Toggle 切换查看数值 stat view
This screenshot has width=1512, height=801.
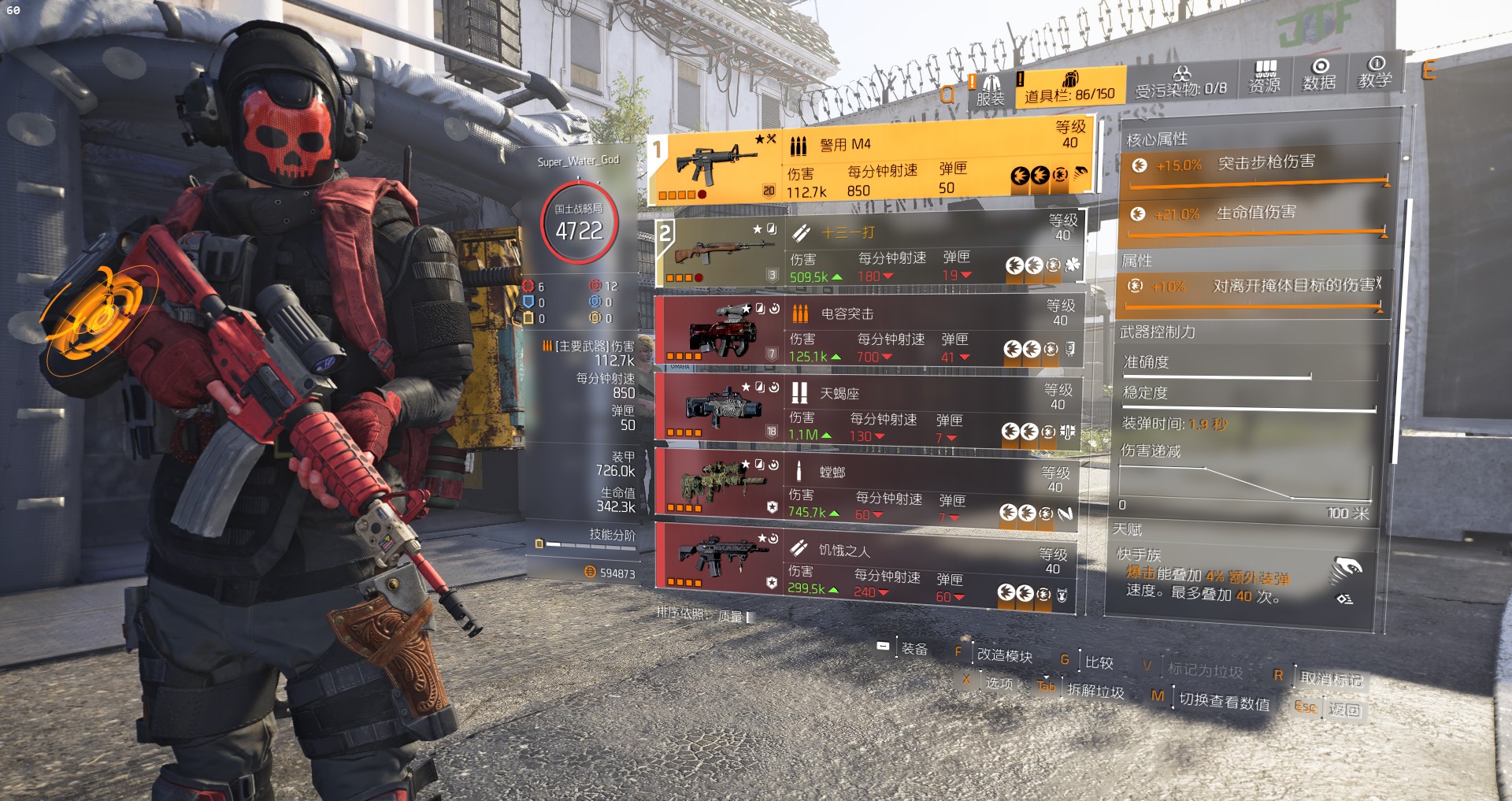[x=1224, y=701]
